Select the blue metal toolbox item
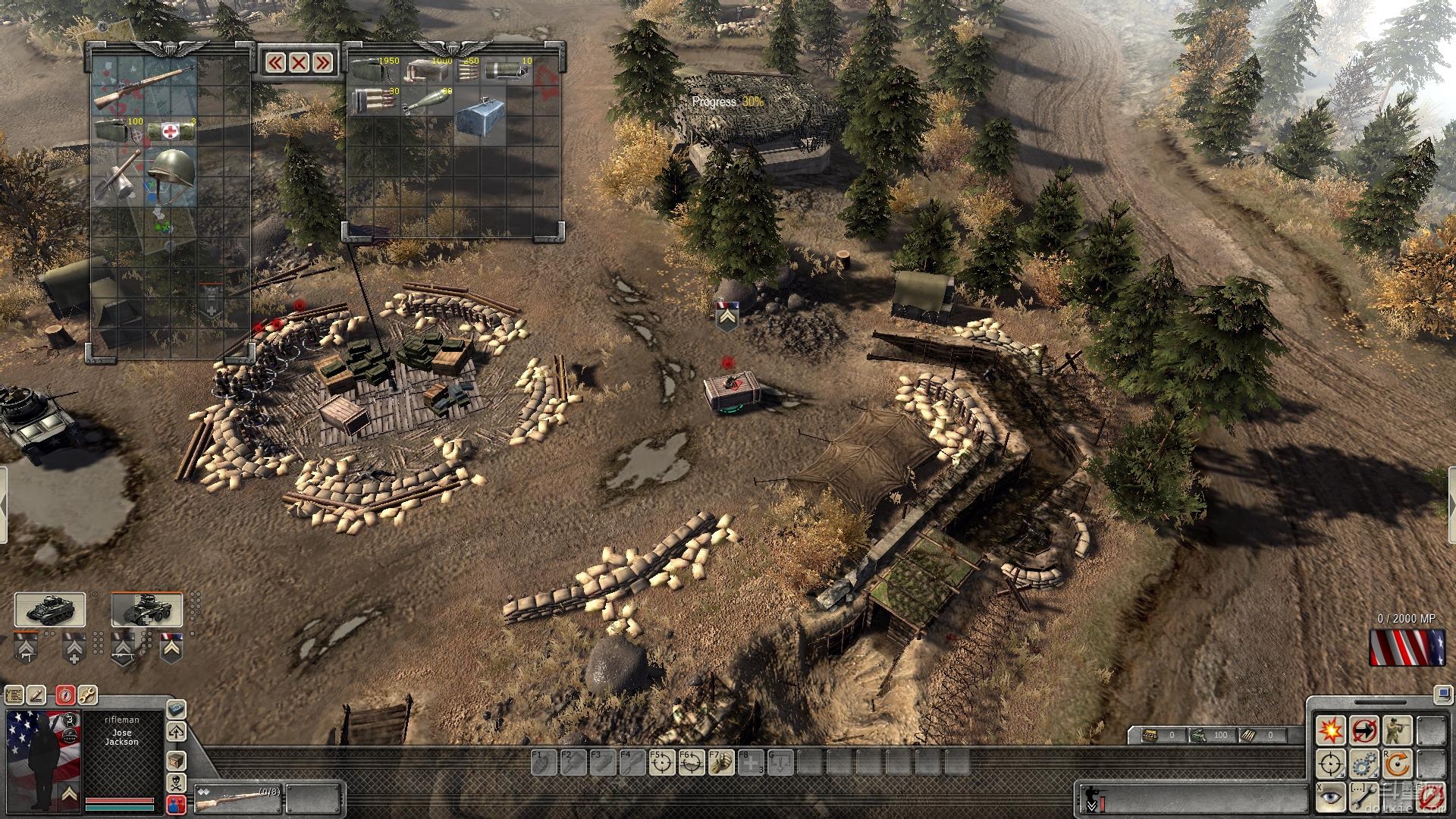1456x819 pixels. click(480, 114)
